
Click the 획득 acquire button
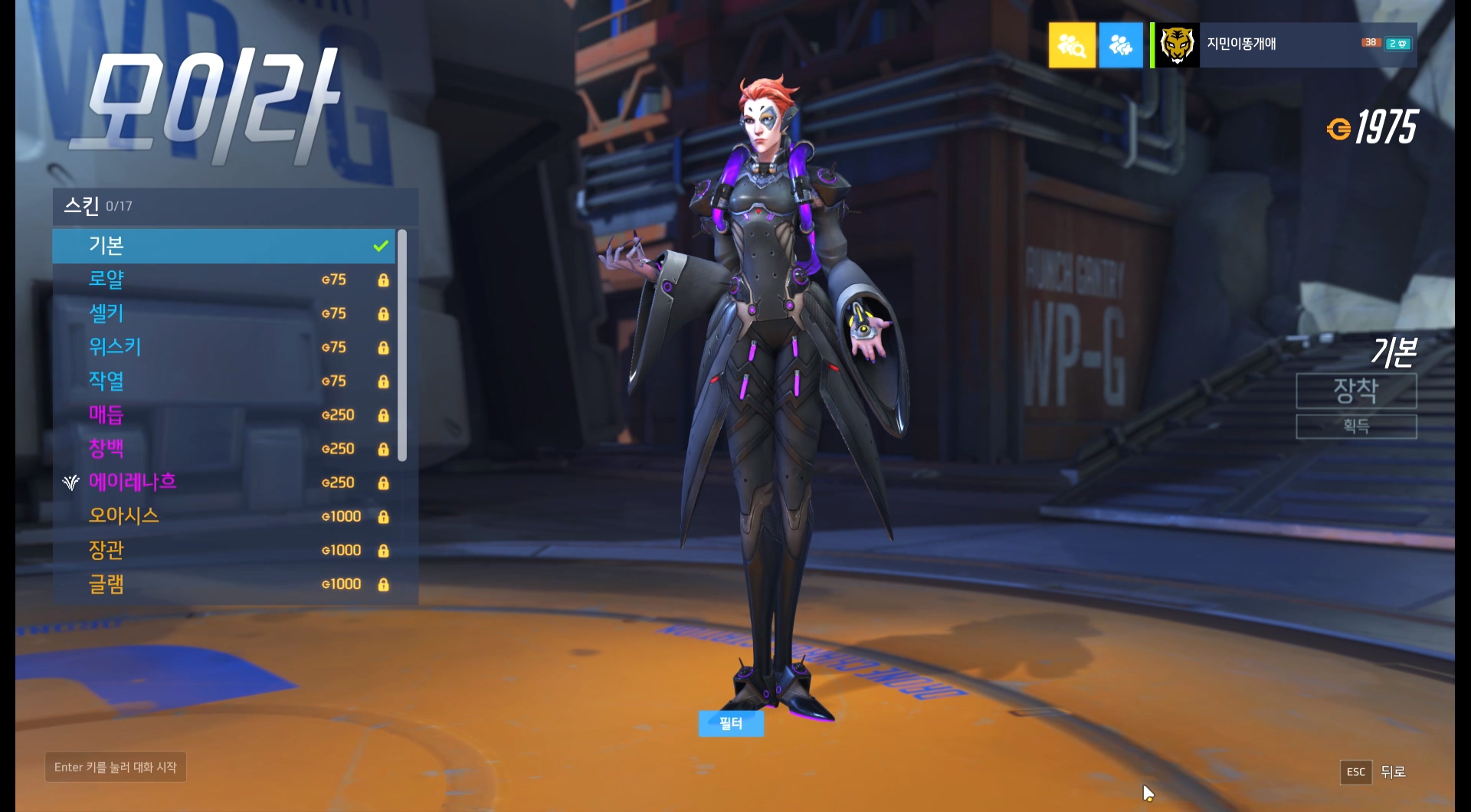click(x=1355, y=426)
